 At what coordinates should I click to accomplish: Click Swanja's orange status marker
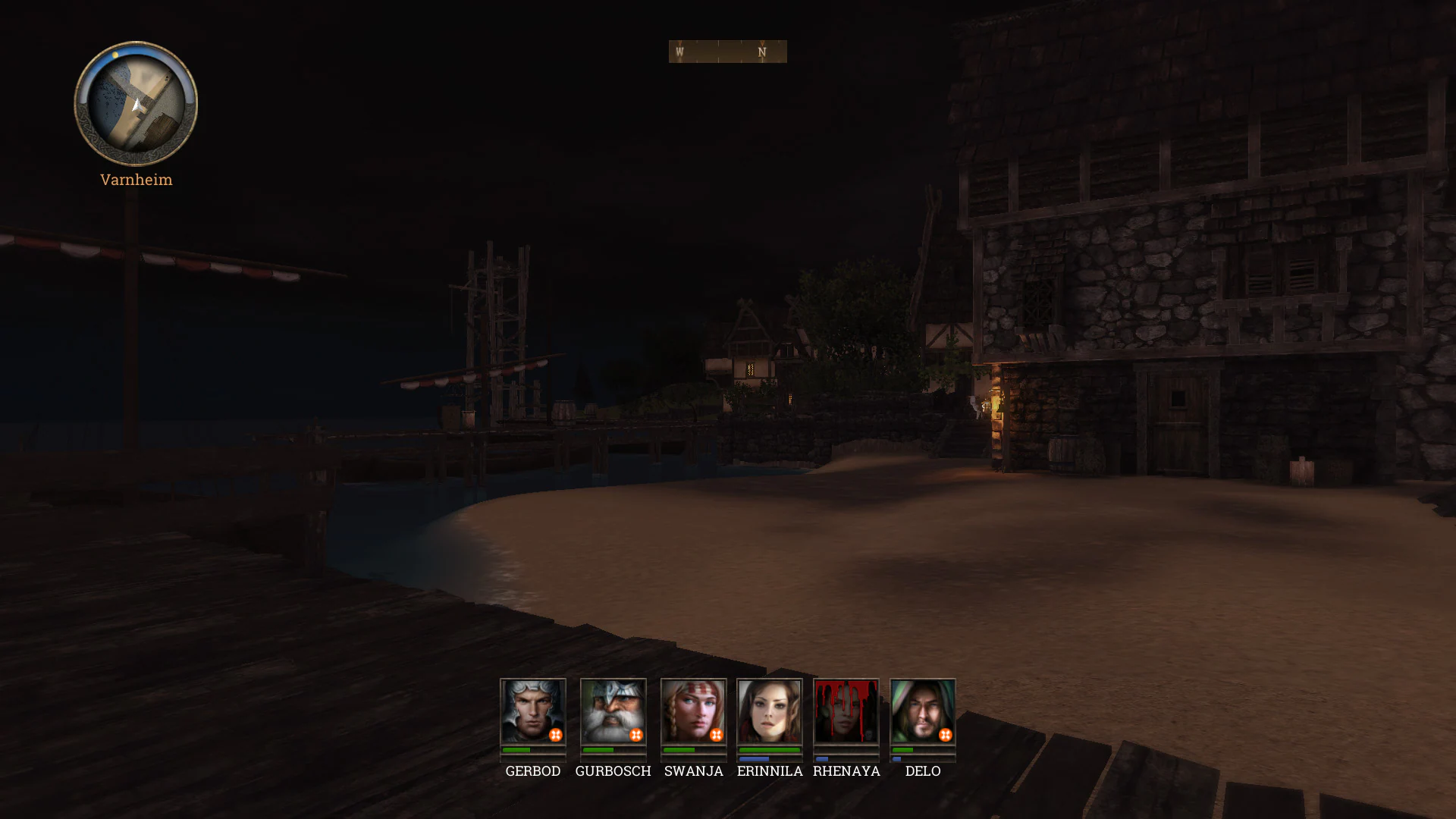717,734
